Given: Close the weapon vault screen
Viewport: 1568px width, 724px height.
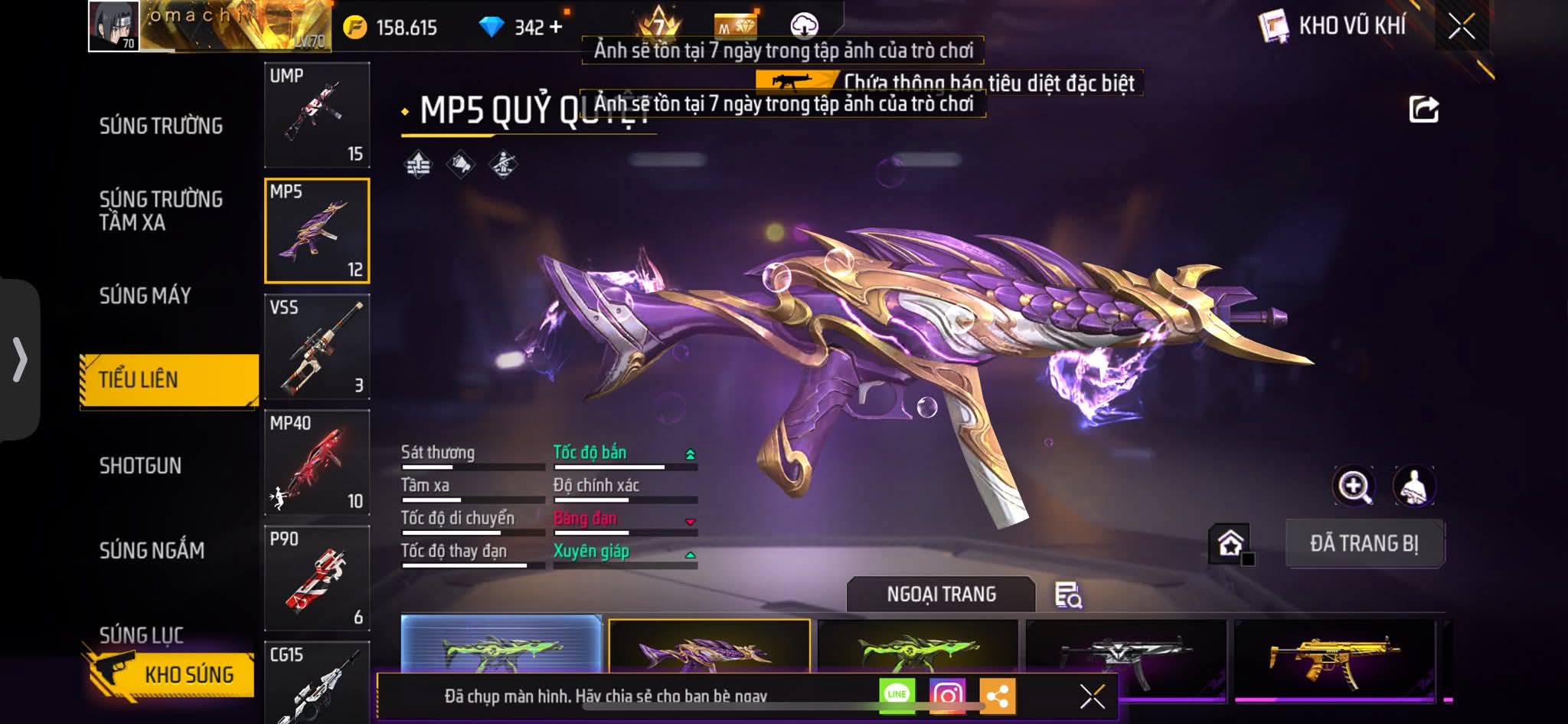Looking at the screenshot, I should [x=1461, y=27].
